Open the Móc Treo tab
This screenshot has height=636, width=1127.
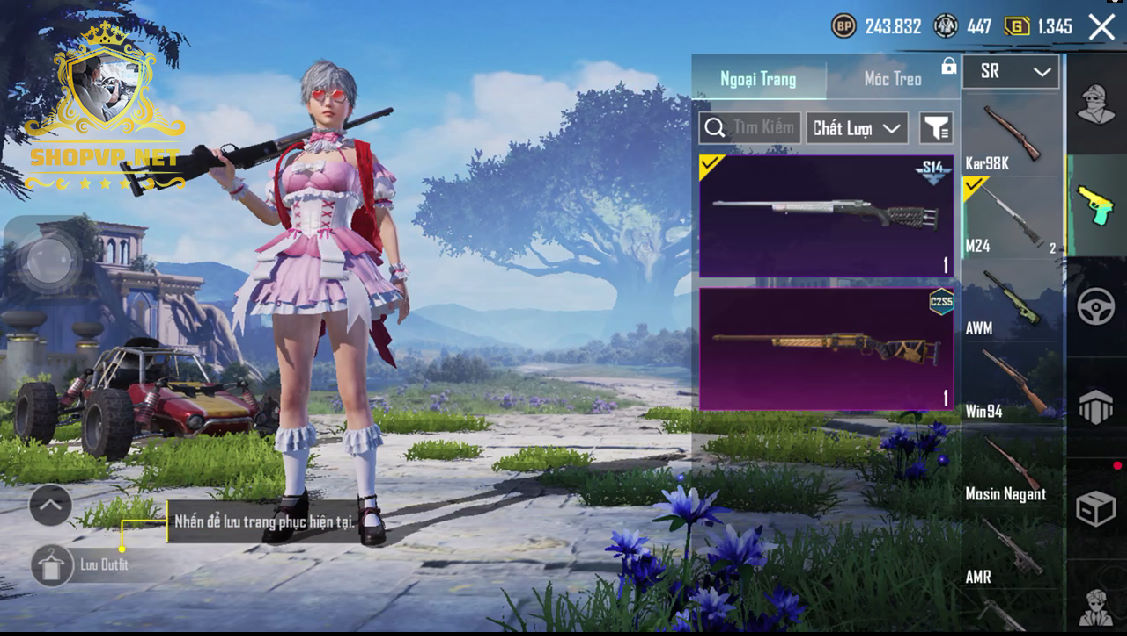click(893, 78)
